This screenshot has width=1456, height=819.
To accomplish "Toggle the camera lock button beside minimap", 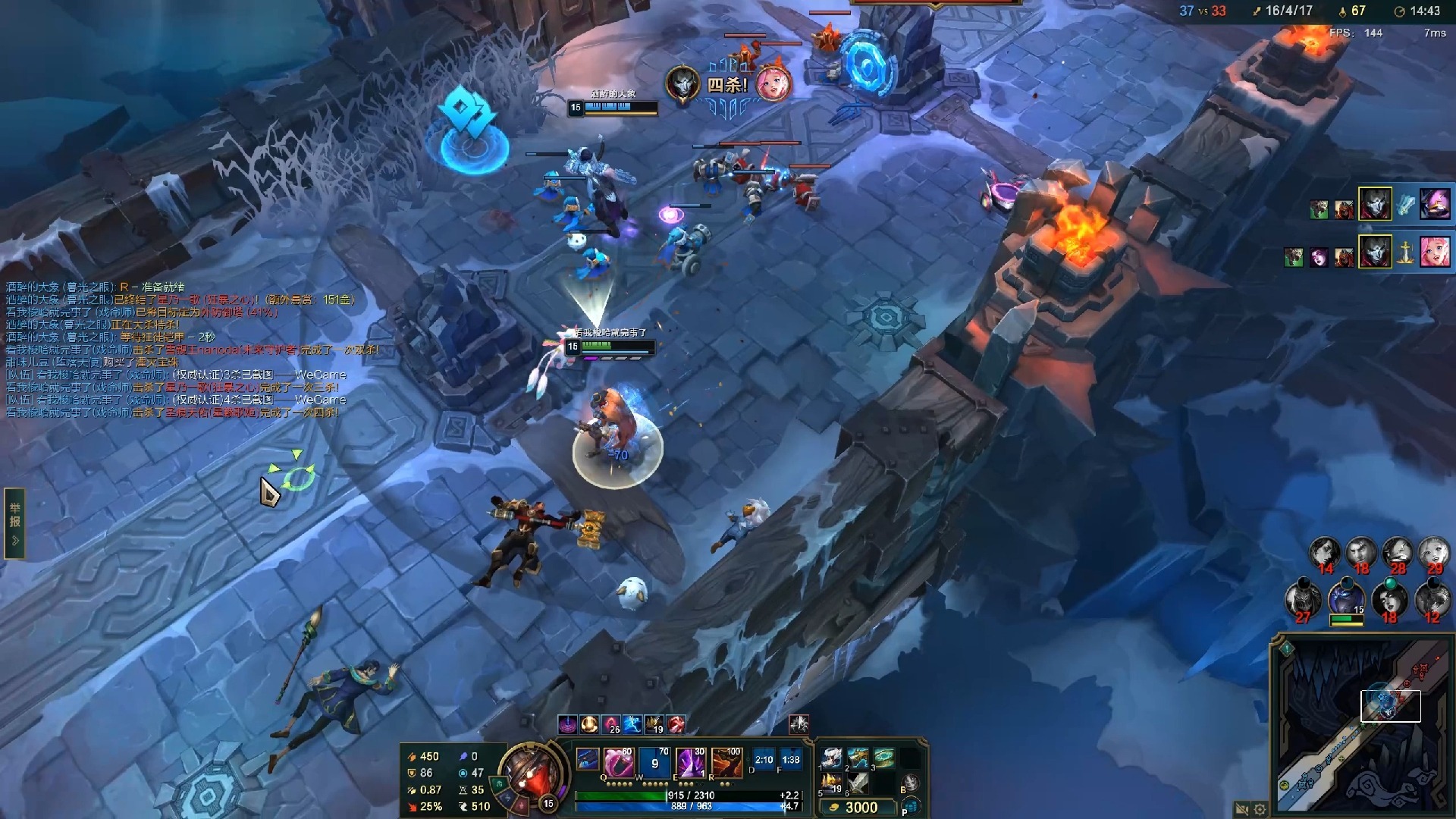I will pos(1241,809).
